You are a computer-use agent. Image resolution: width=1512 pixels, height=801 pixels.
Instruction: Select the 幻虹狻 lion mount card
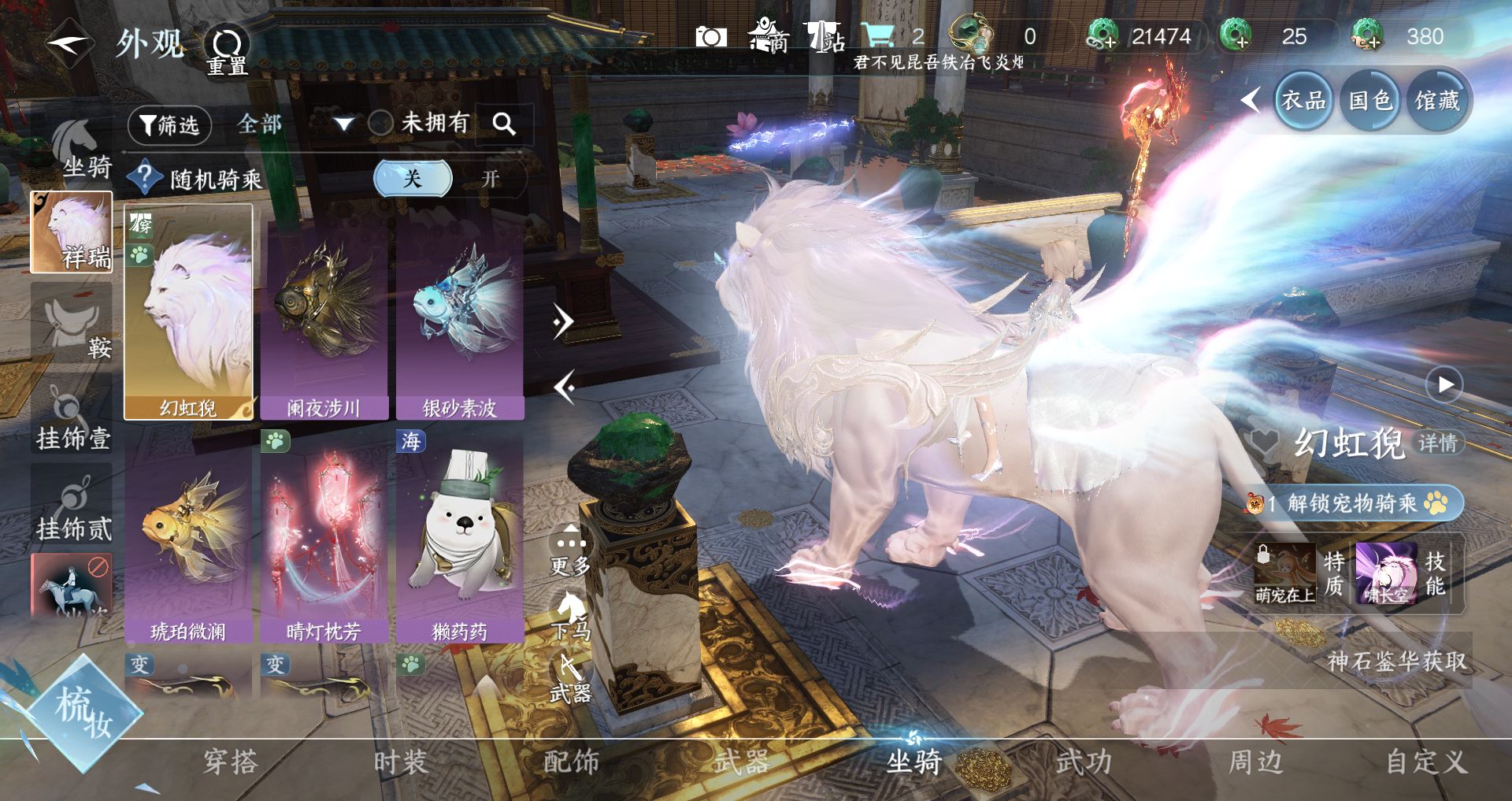(188, 313)
